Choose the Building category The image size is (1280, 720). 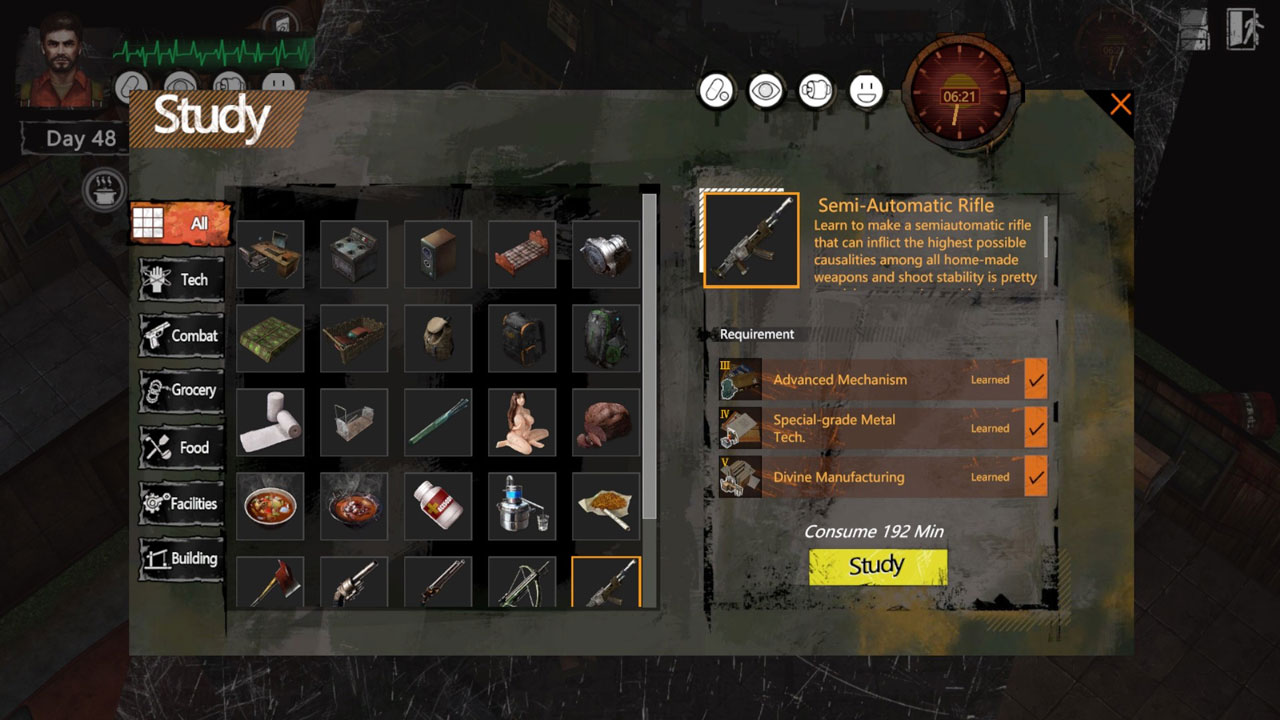pos(181,559)
